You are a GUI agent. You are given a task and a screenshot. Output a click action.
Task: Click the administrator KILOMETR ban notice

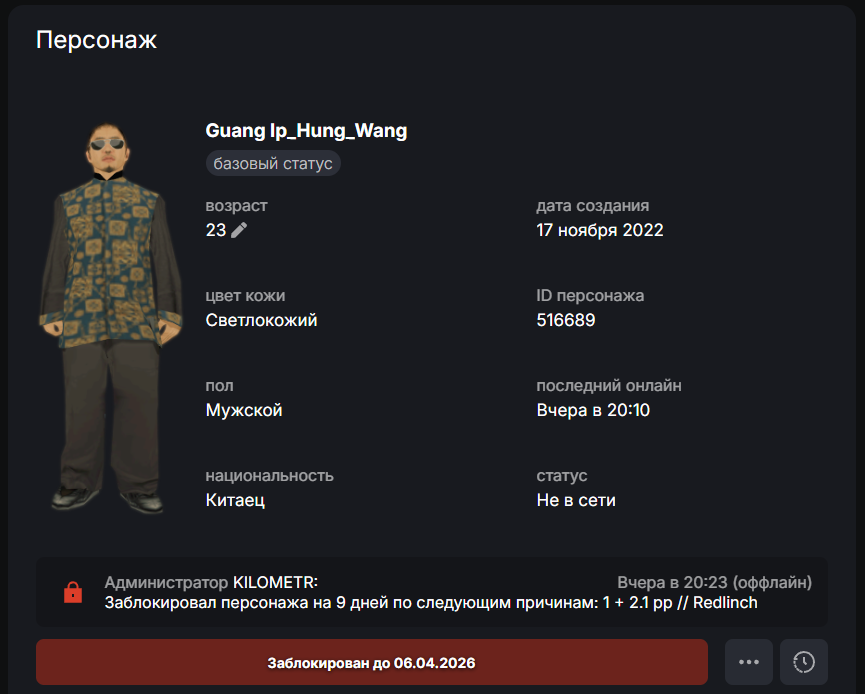pos(431,592)
